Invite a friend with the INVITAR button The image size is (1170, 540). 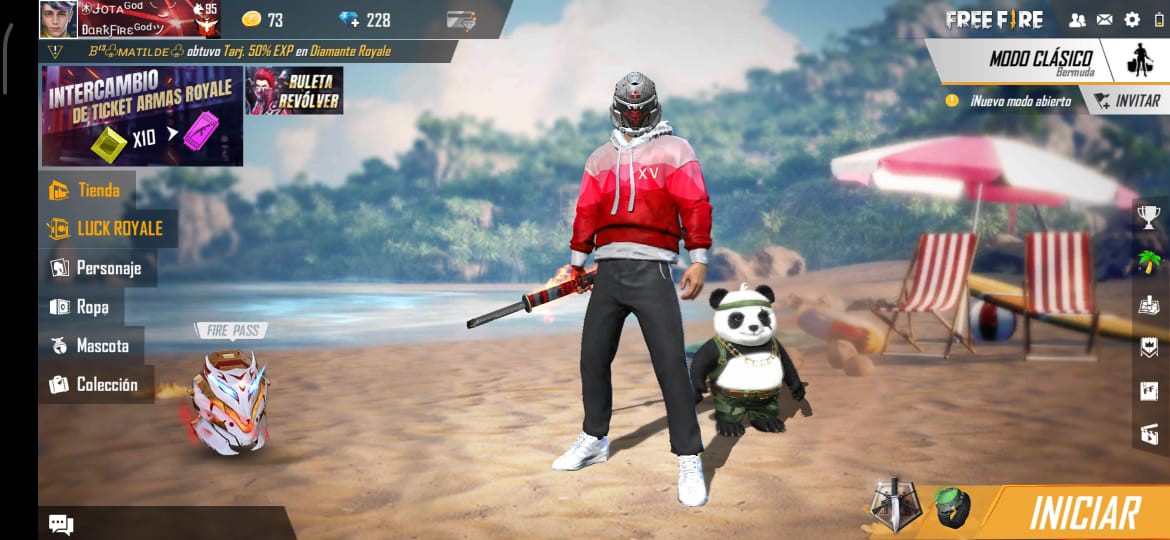click(1127, 101)
